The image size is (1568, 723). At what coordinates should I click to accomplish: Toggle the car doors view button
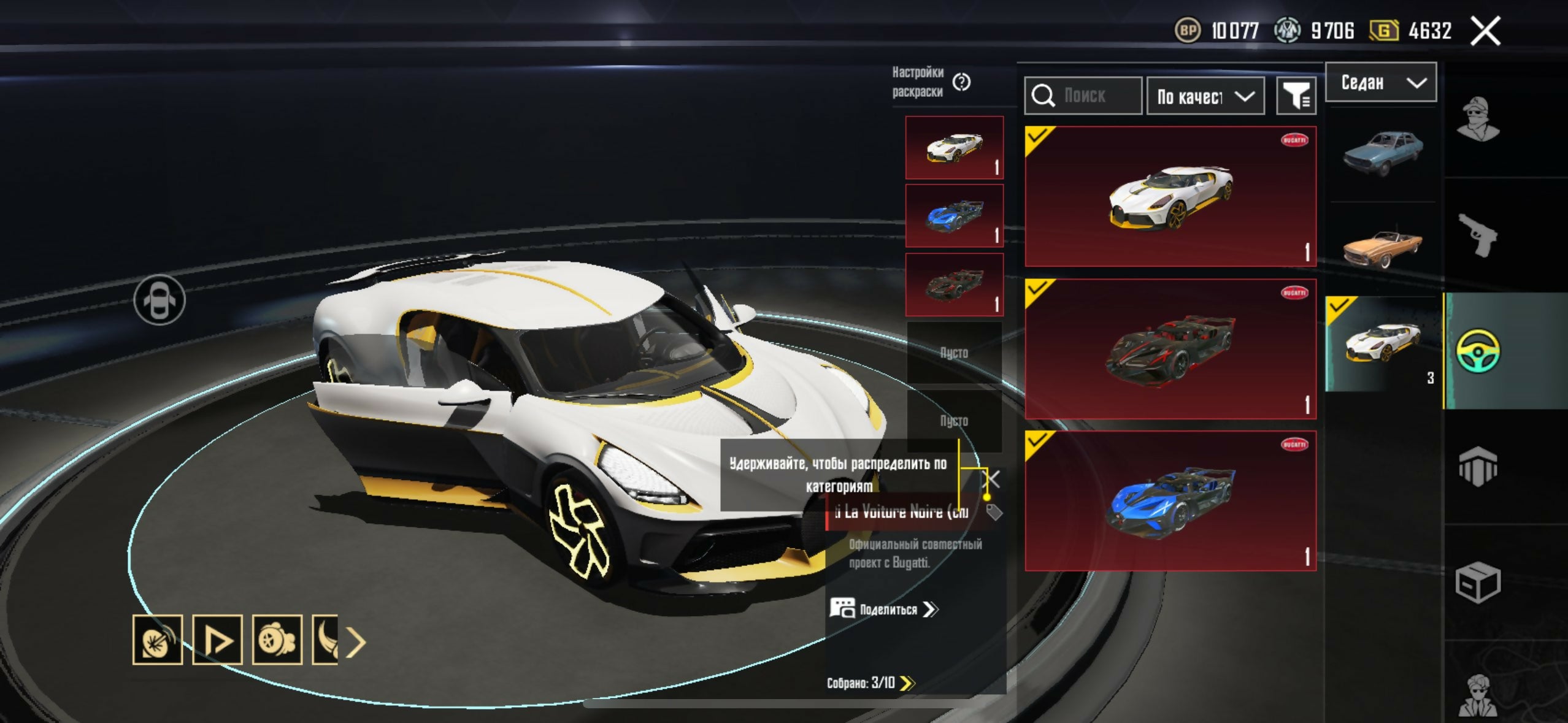click(x=159, y=300)
